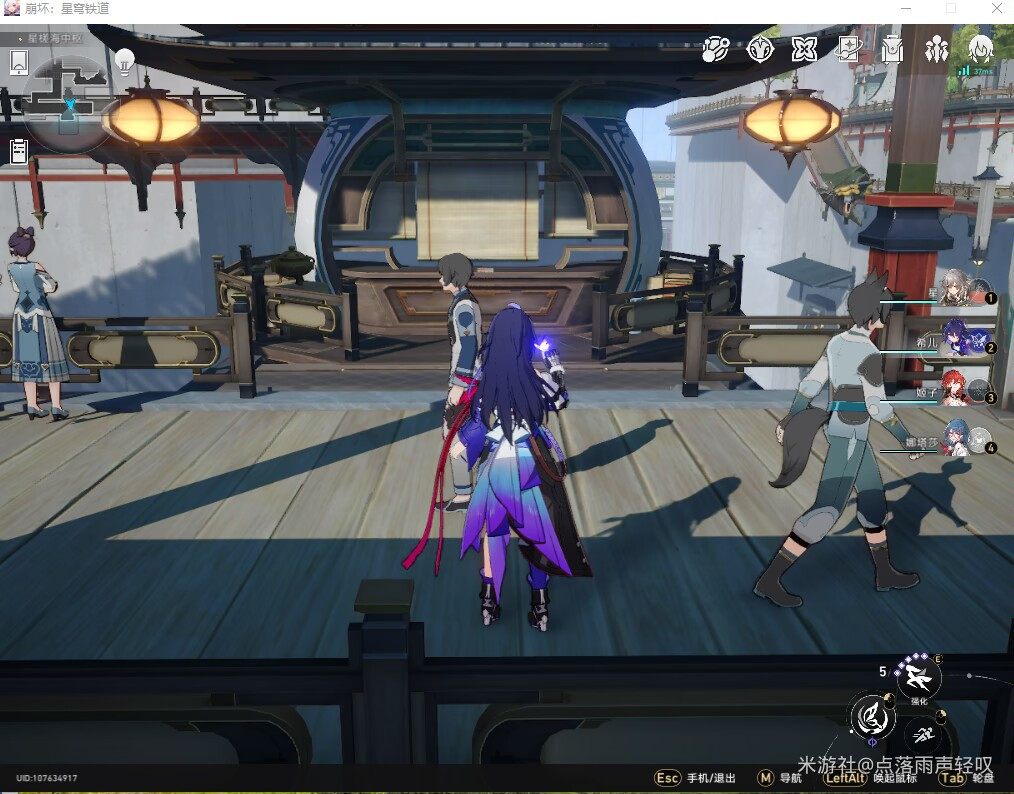Screen dimensions: 1014x794
Task: Use the basic attack icon
Action: [x=872, y=715]
